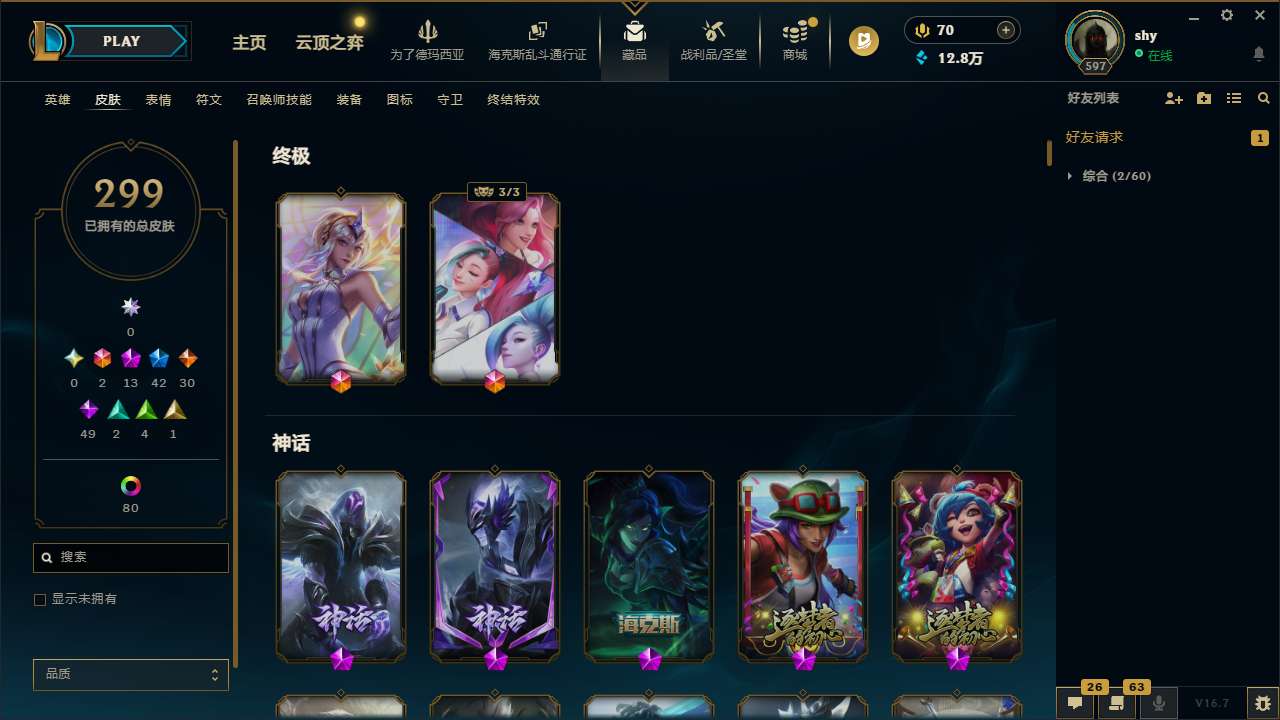Screen dimensions: 1280x720
Task: Open the chat icon showing 26 unread
Action: 1073,702
